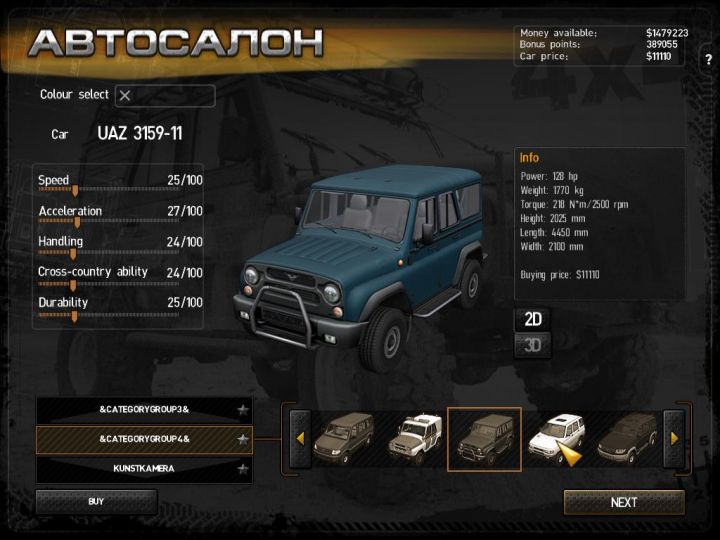Show more cars with right arrow
Screen dimensions: 720x540
tap(674, 438)
